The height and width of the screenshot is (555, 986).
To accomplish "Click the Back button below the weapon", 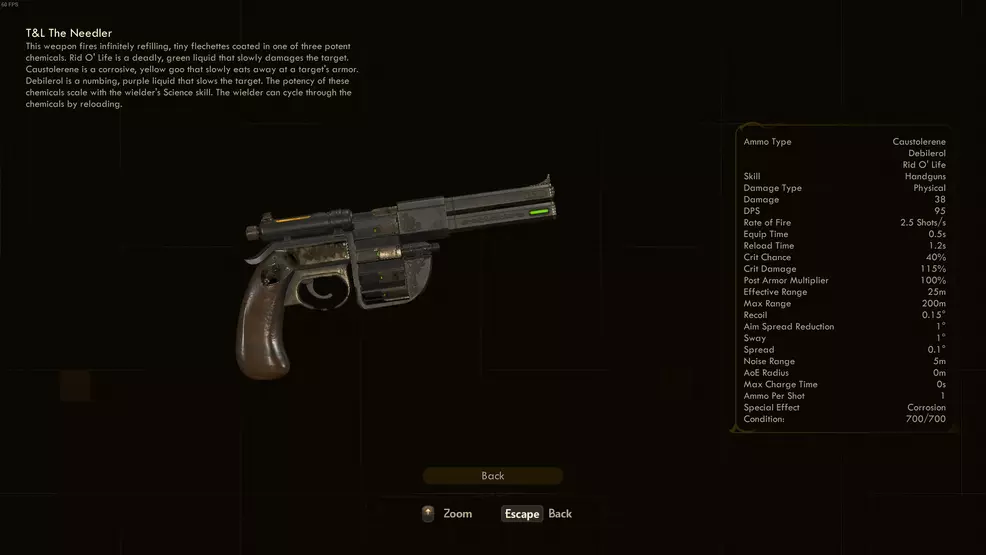I will pos(492,476).
